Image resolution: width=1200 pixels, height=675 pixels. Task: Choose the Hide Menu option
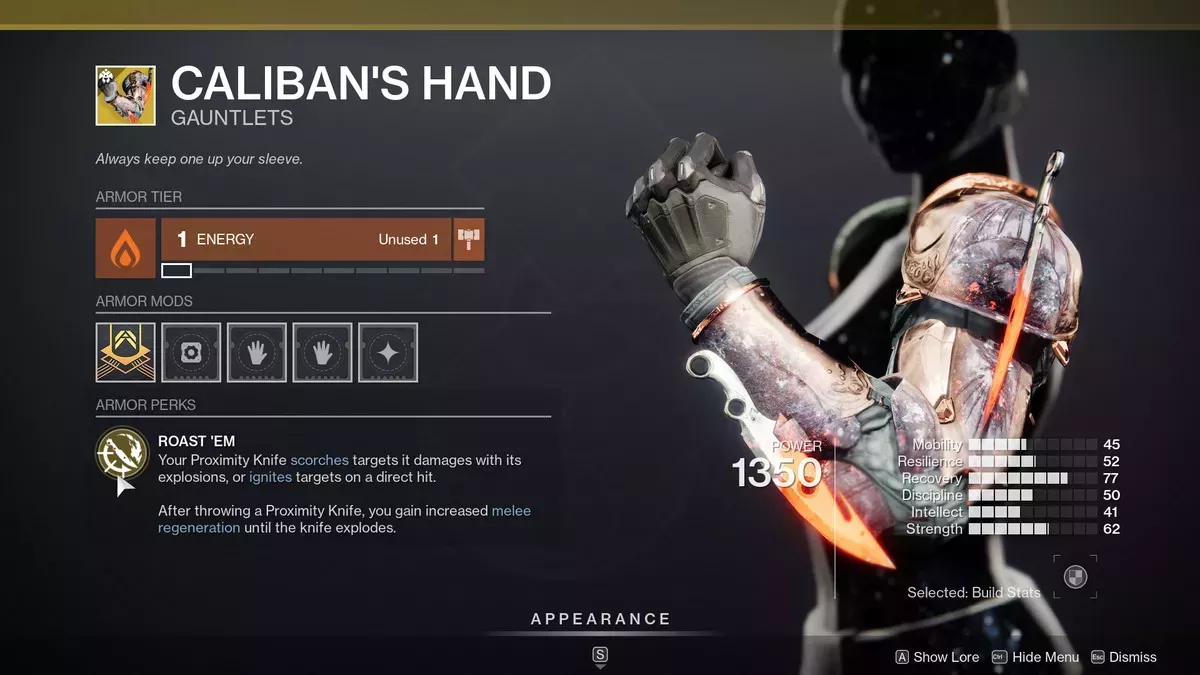(x=1035, y=657)
